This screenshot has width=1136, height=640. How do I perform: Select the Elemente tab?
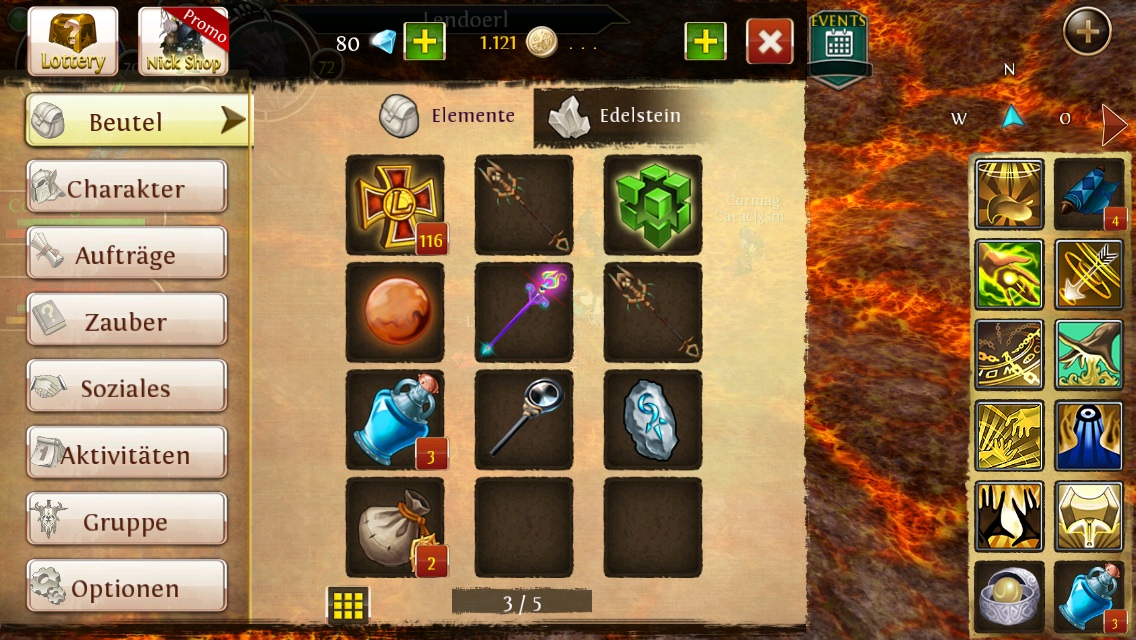click(448, 117)
